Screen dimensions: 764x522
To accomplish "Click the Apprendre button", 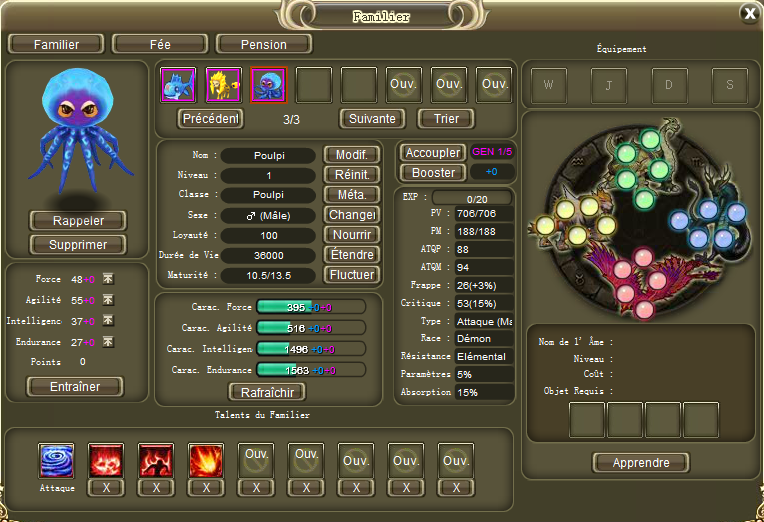I will pos(641,462).
